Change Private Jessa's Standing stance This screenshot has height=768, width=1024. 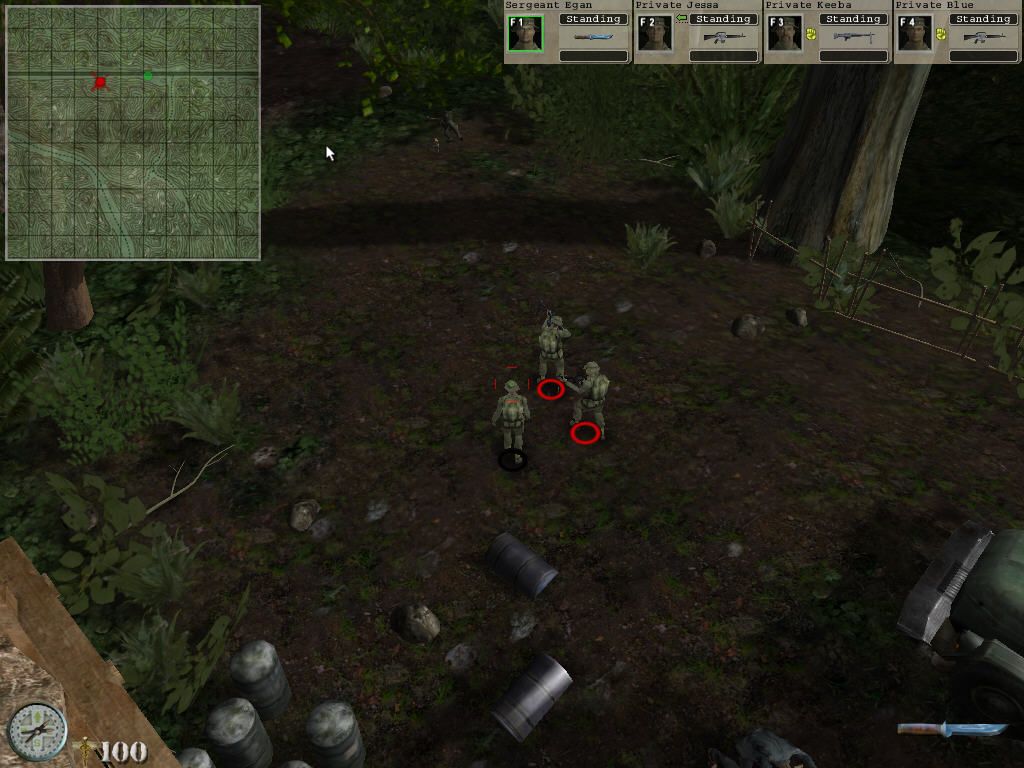pos(724,19)
